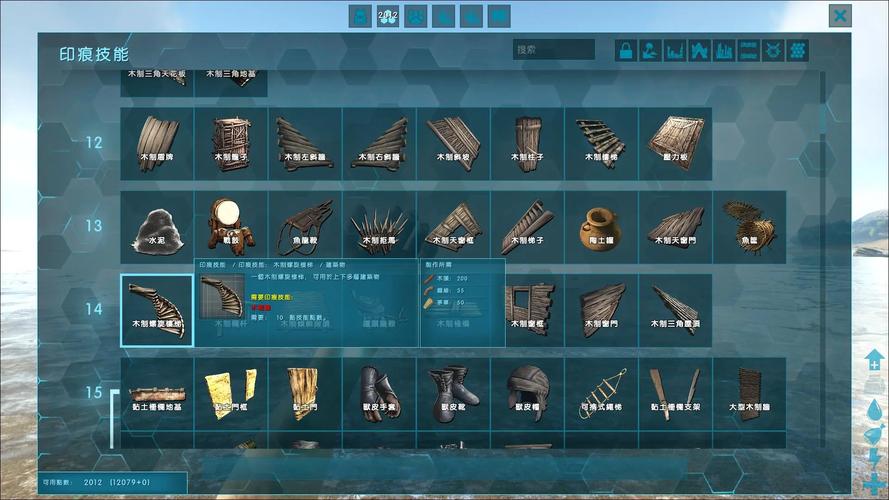Pick the 木制柱子 wooden pillar engram
Screen dimensions: 889x500
click(x=527, y=143)
